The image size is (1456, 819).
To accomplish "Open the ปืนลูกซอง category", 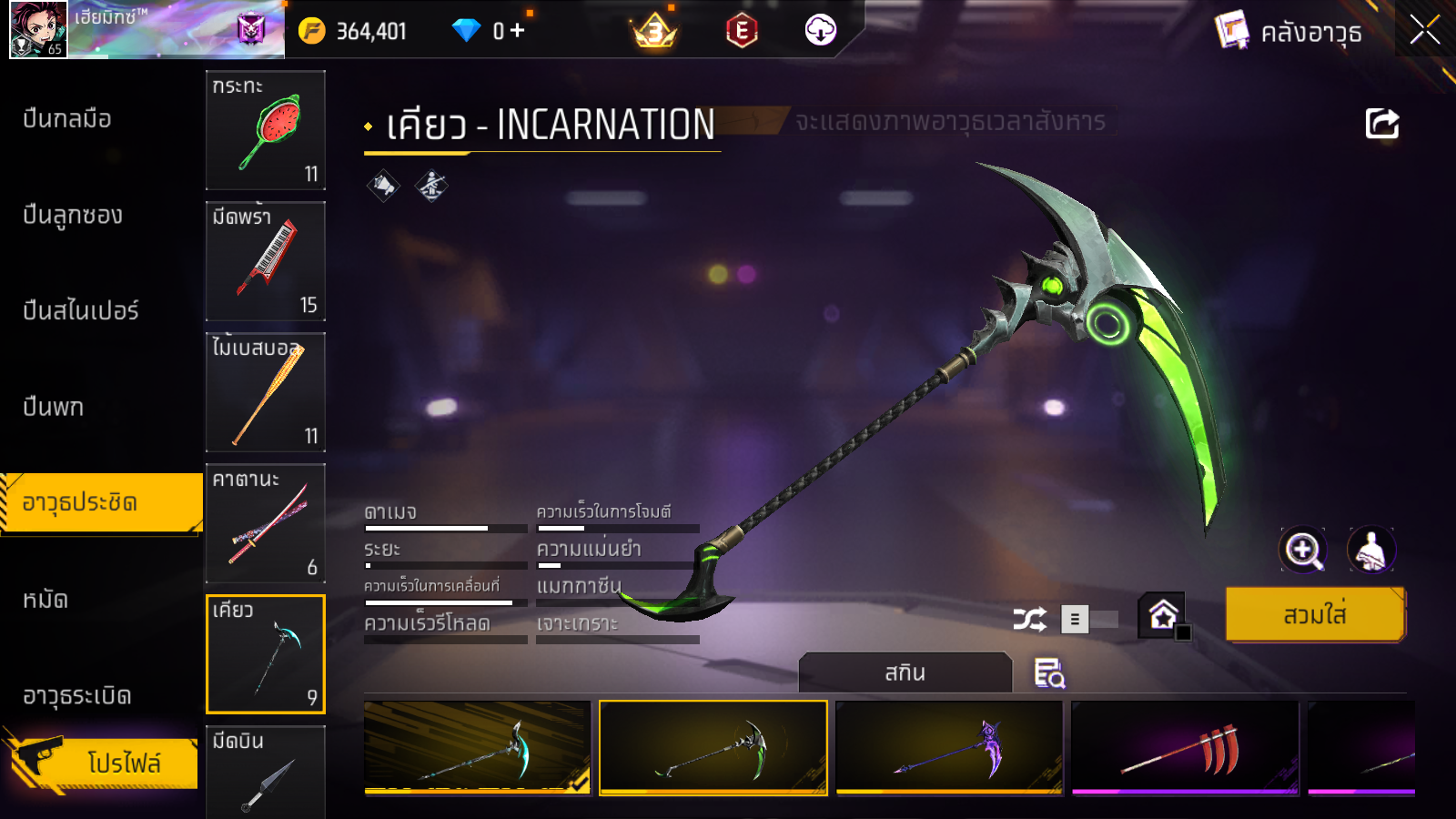I will [73, 215].
